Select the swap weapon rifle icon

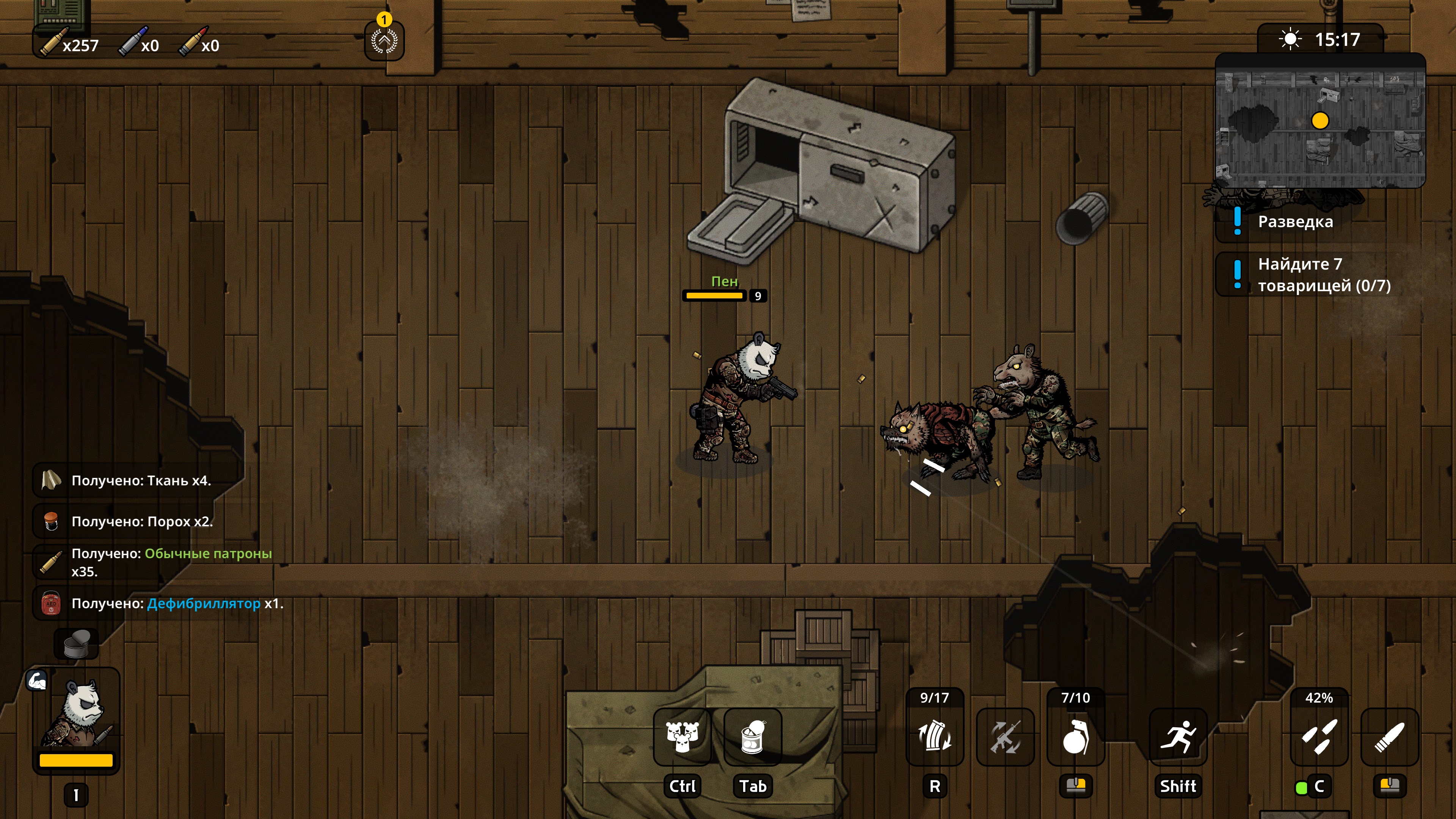pyautogui.click(x=1005, y=737)
